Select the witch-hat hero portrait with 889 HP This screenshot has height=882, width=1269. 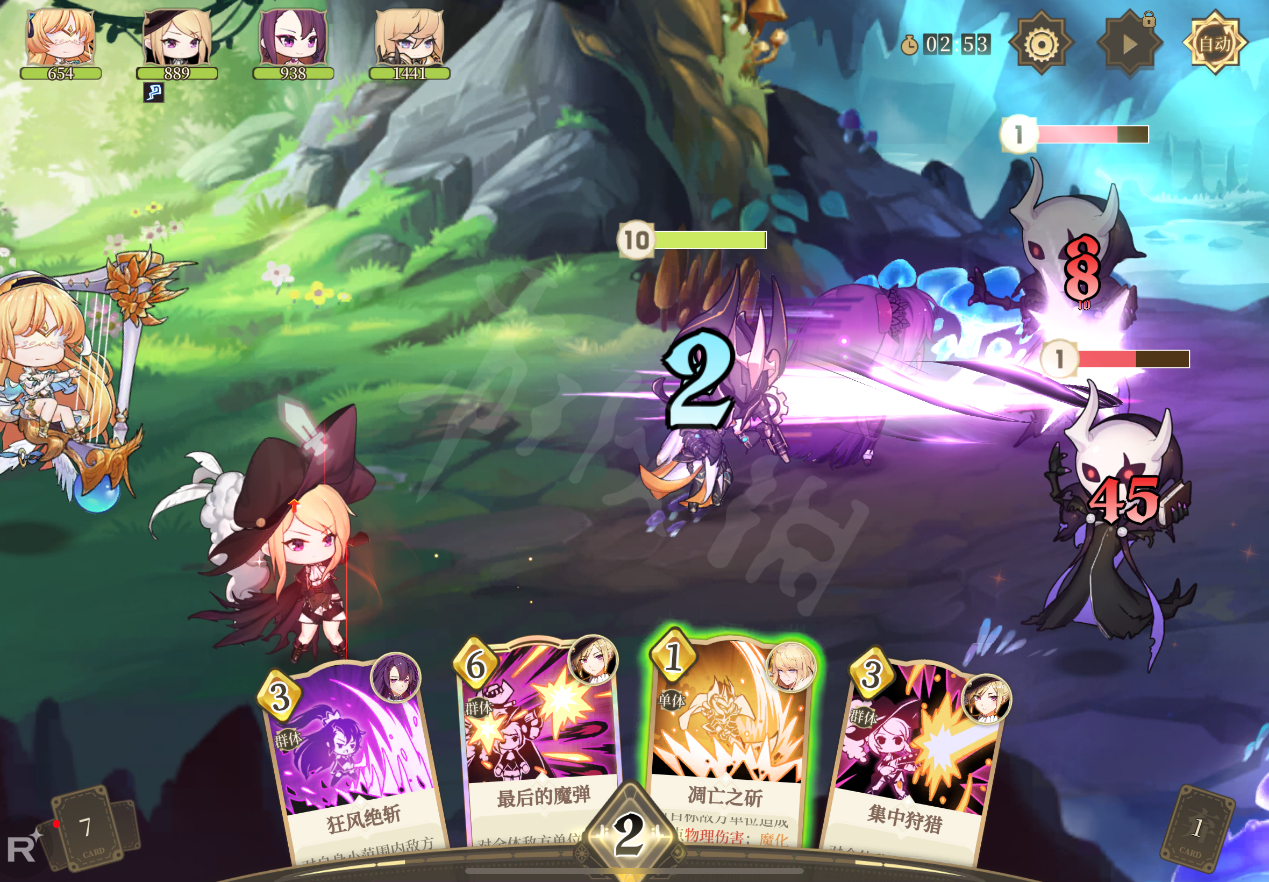pyautogui.click(x=177, y=38)
